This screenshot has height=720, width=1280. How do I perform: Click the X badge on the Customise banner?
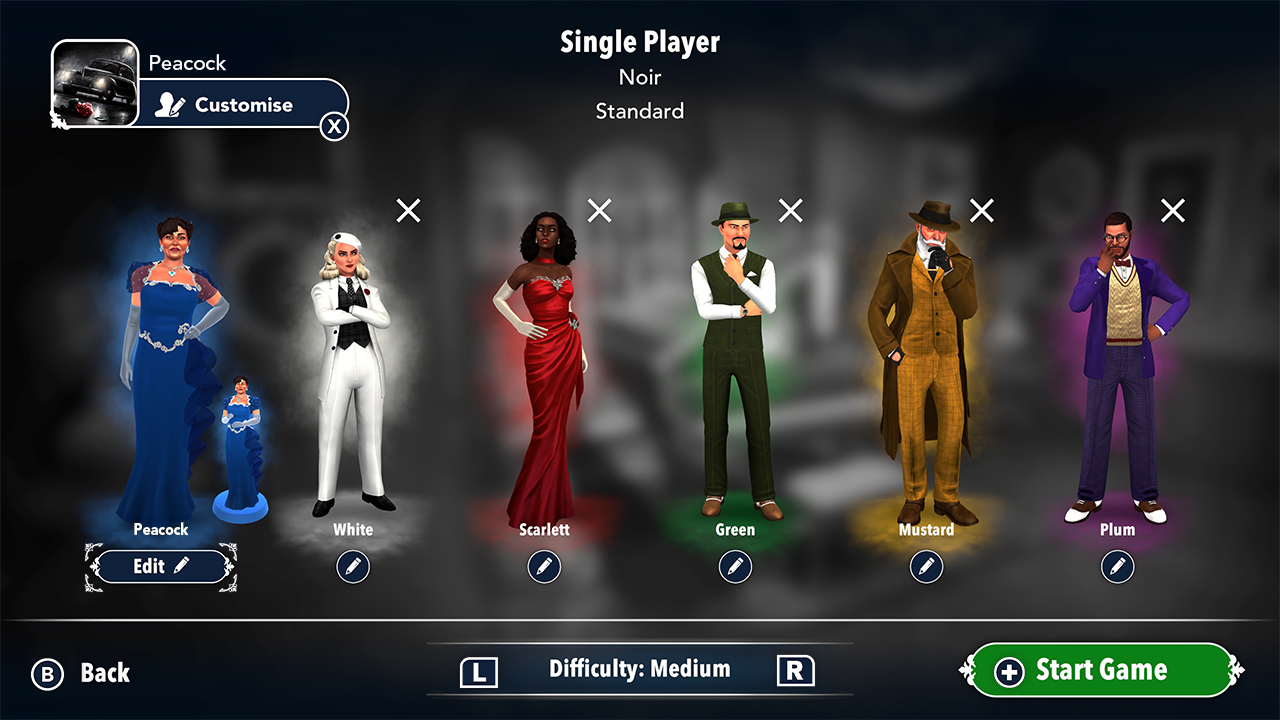coord(334,126)
